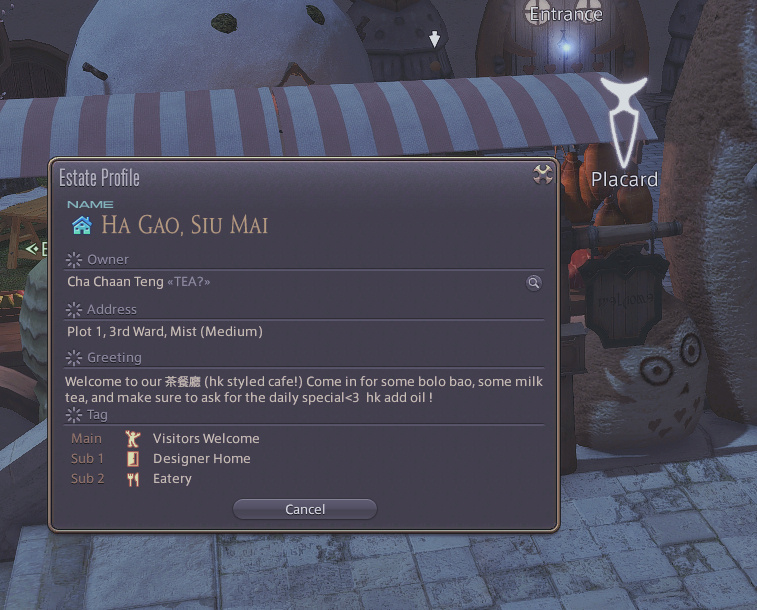This screenshot has height=610, width=757.
Task: Close the Estate Profile window
Action: coord(543,175)
